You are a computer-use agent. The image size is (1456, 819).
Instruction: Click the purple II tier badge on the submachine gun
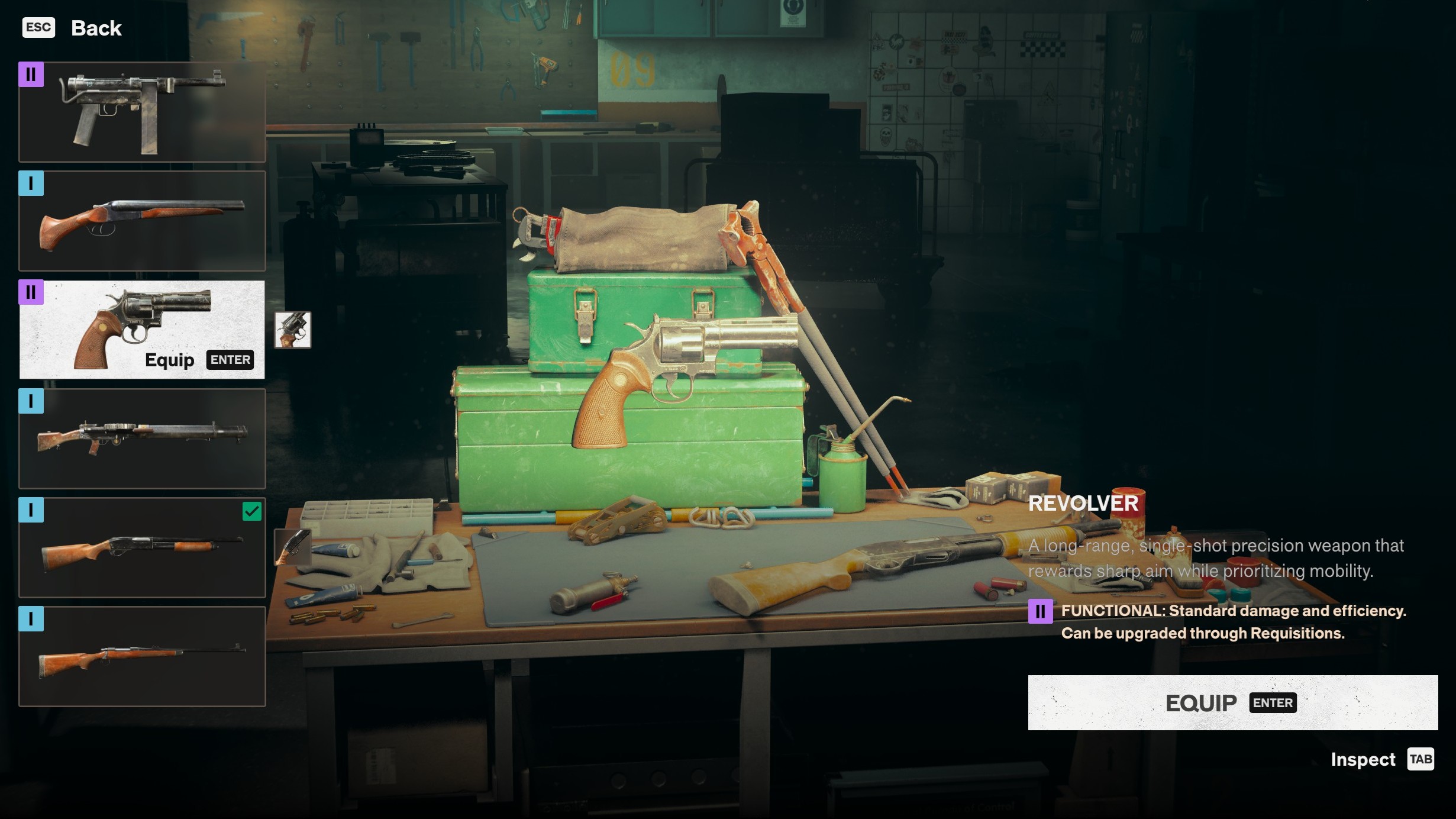[33, 75]
